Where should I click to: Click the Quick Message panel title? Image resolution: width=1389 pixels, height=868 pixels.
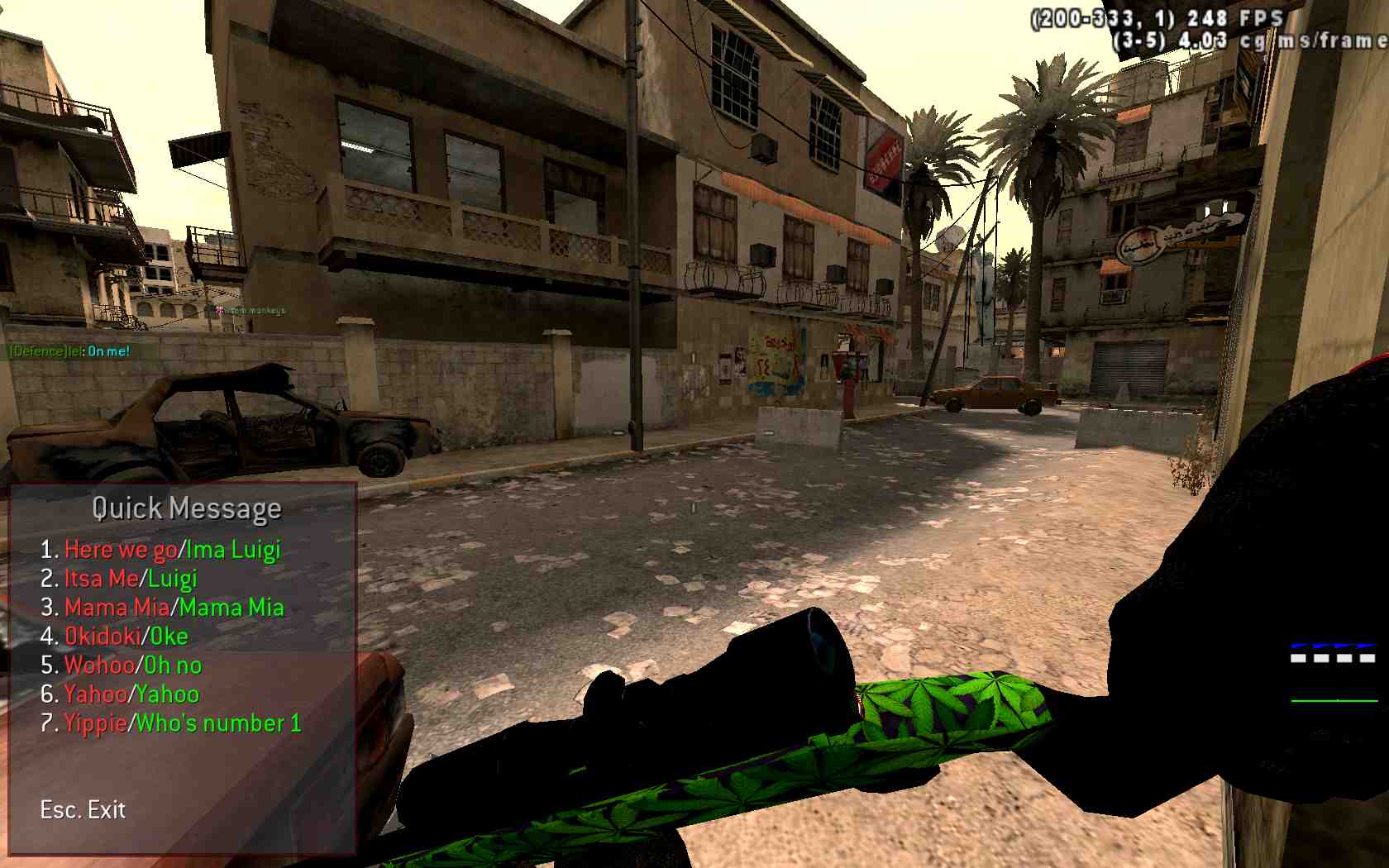pyautogui.click(x=187, y=508)
